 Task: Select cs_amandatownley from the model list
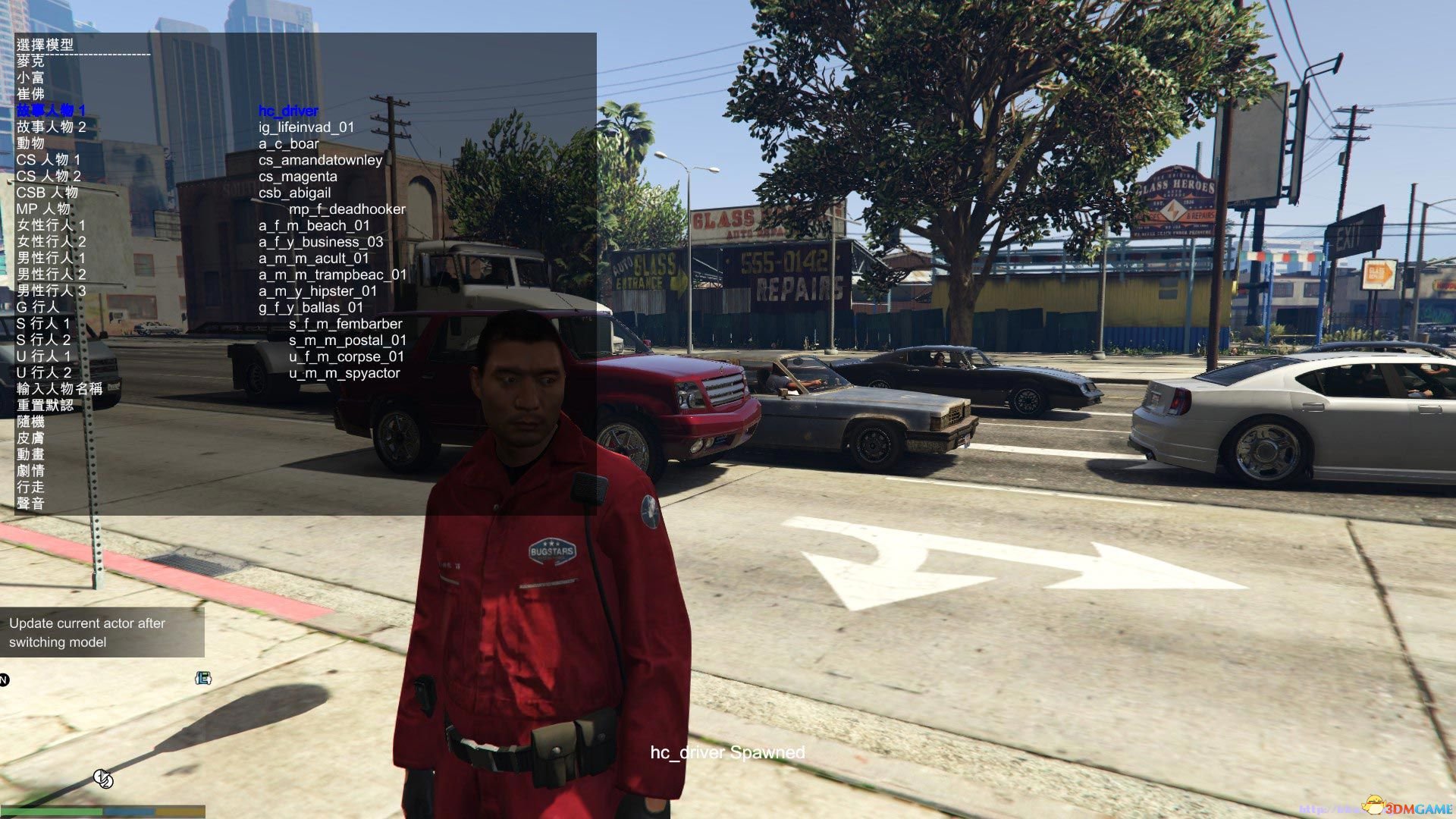(x=320, y=160)
